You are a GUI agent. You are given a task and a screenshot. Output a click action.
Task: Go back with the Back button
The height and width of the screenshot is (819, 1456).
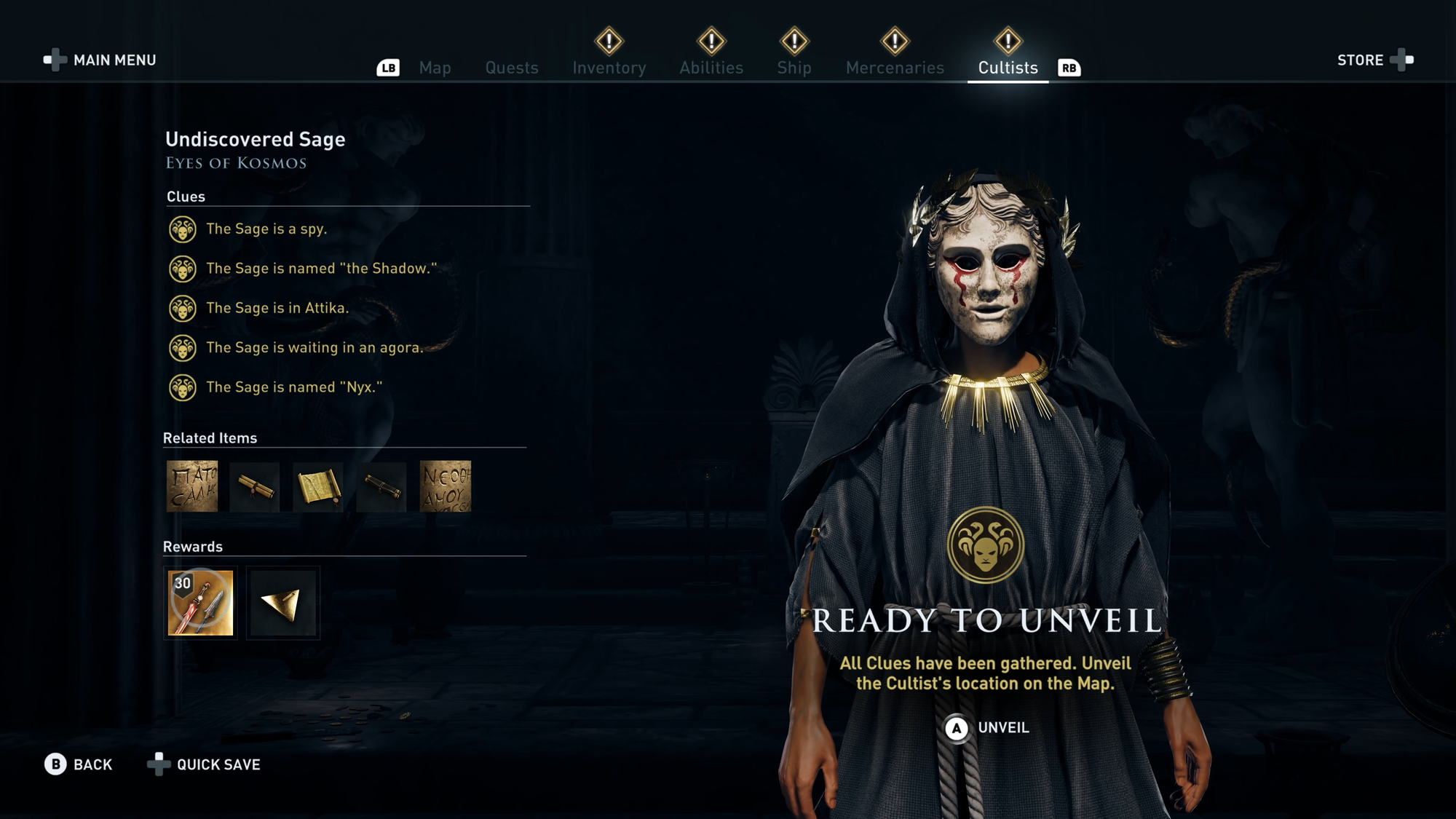click(x=79, y=764)
